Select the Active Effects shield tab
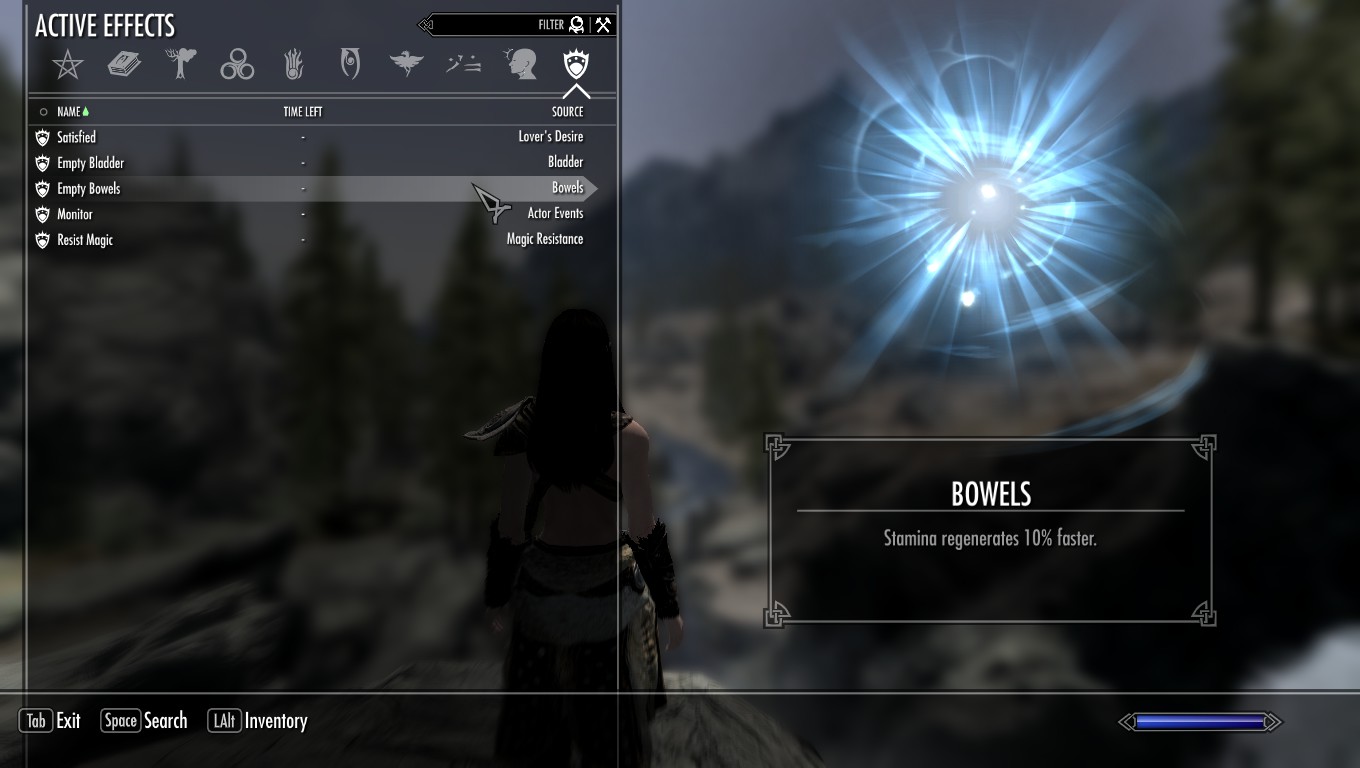 pyautogui.click(x=576, y=66)
